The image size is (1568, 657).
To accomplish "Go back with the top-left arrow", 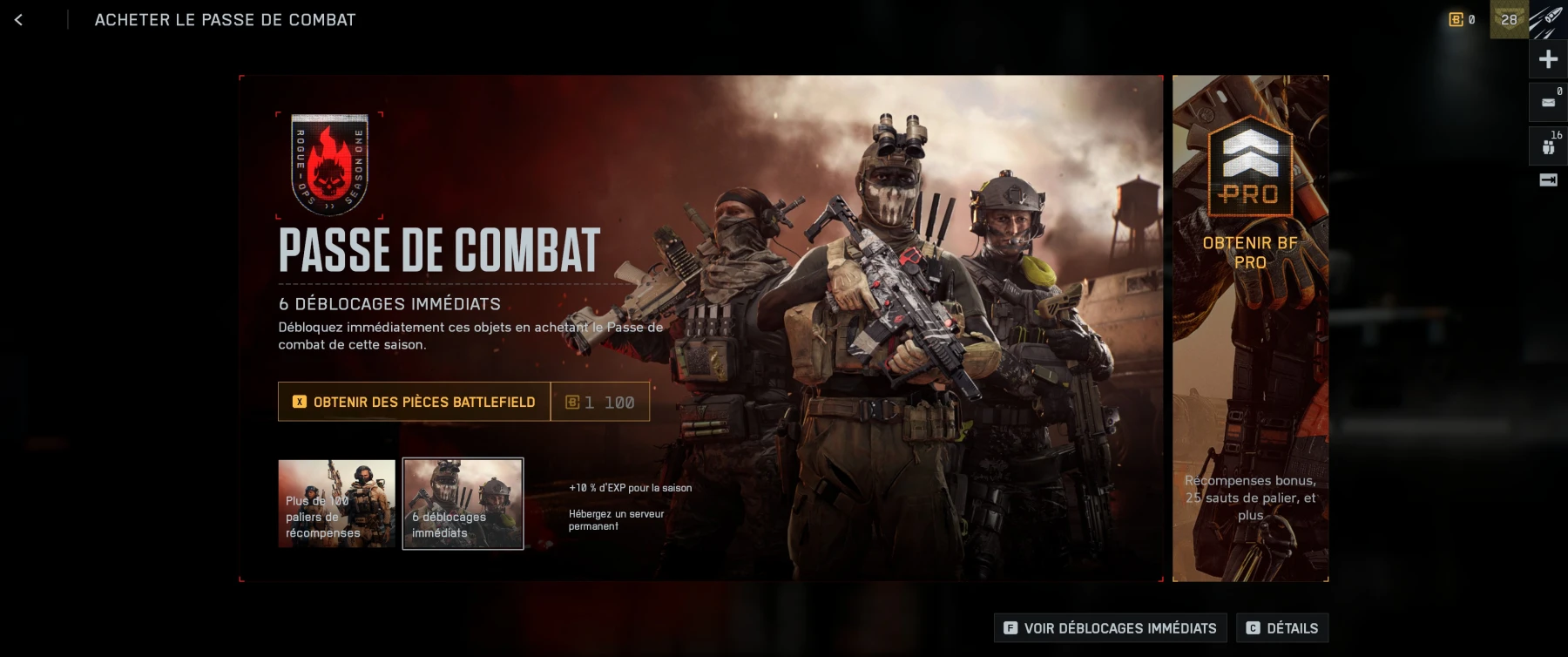I will pos(18,20).
